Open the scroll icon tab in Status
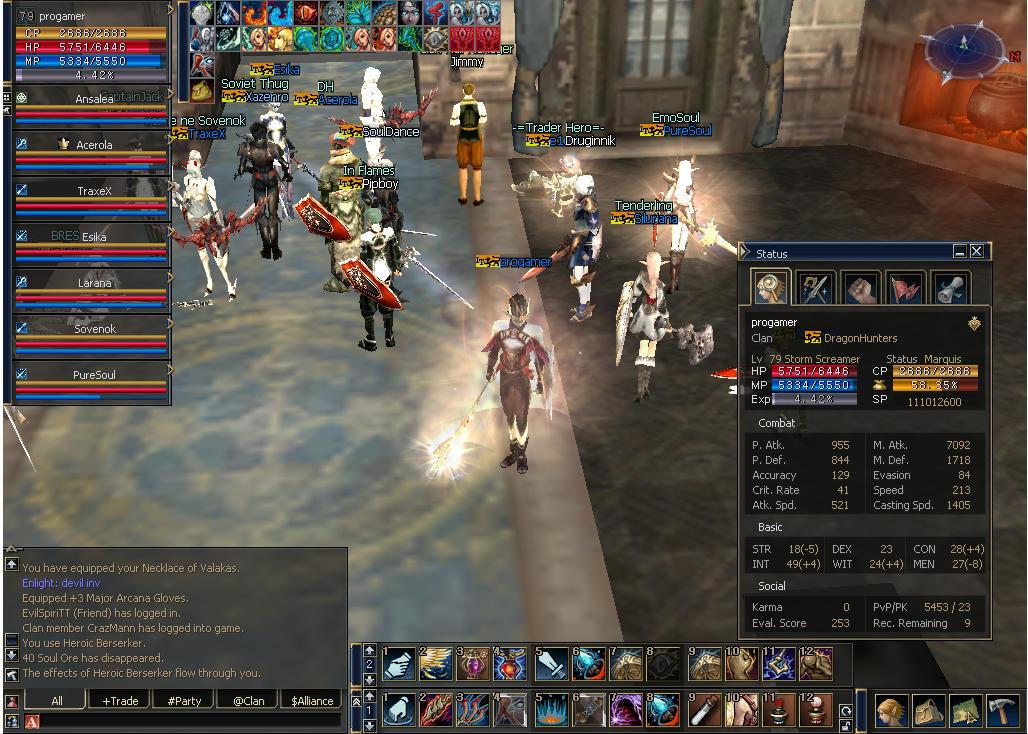 (950, 288)
